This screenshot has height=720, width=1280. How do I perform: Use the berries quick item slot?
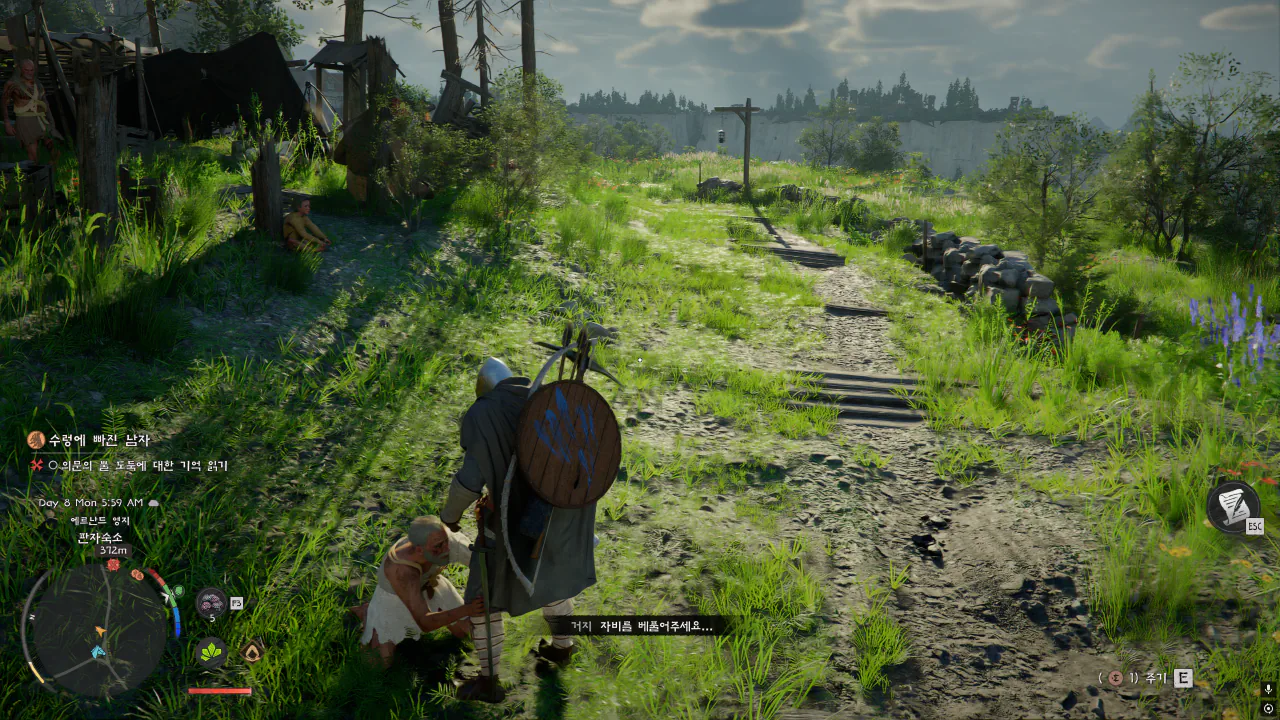coord(210,602)
